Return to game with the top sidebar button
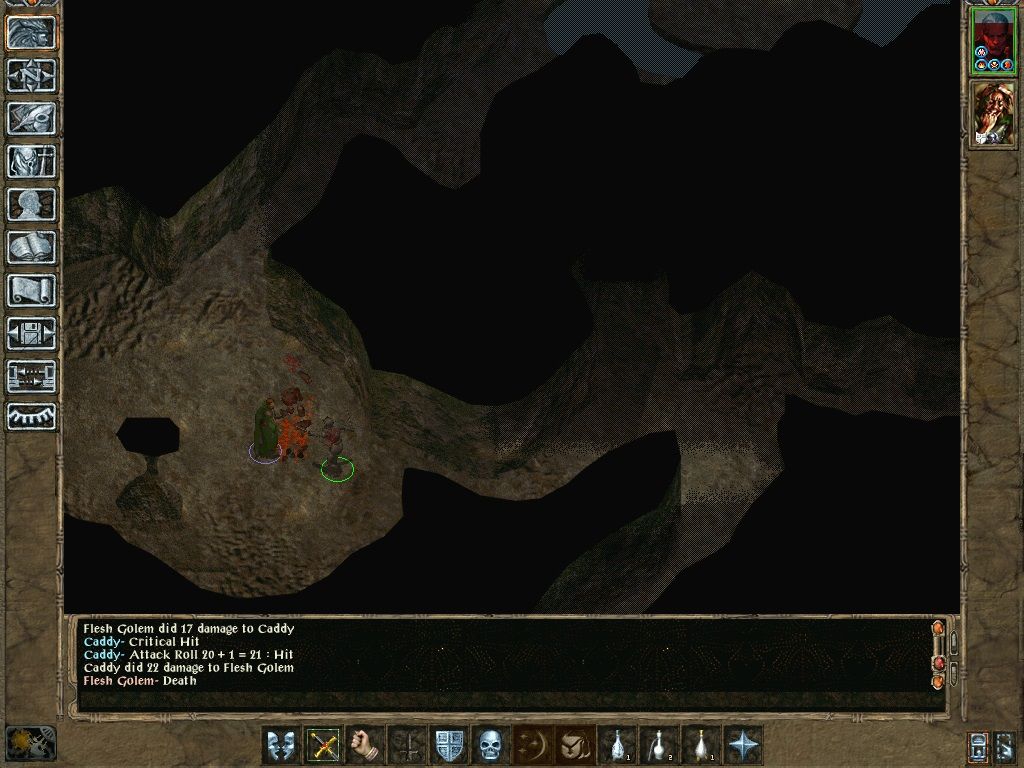 (32, 33)
